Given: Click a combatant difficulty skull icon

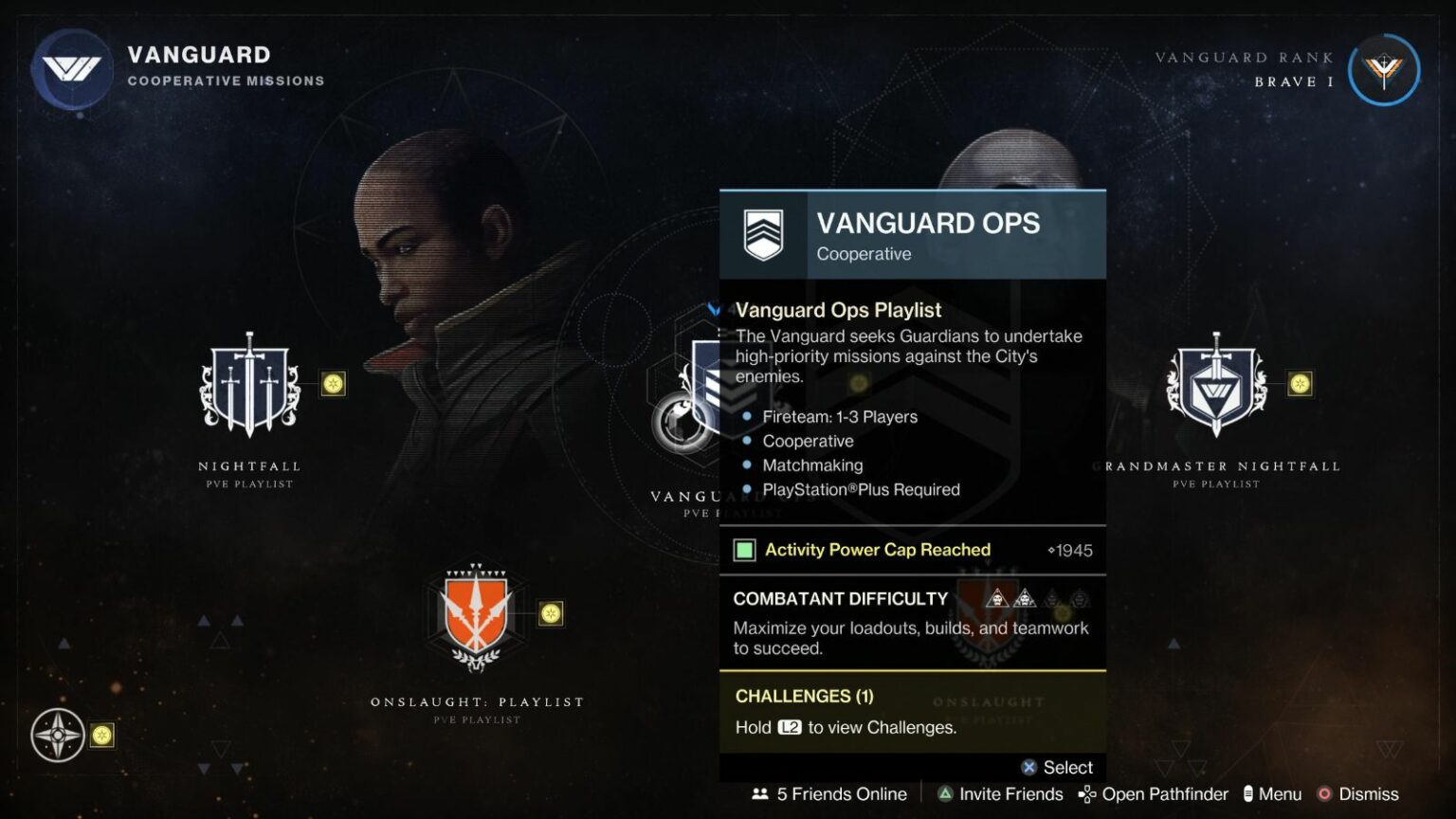Looking at the screenshot, I should coord(995,598).
